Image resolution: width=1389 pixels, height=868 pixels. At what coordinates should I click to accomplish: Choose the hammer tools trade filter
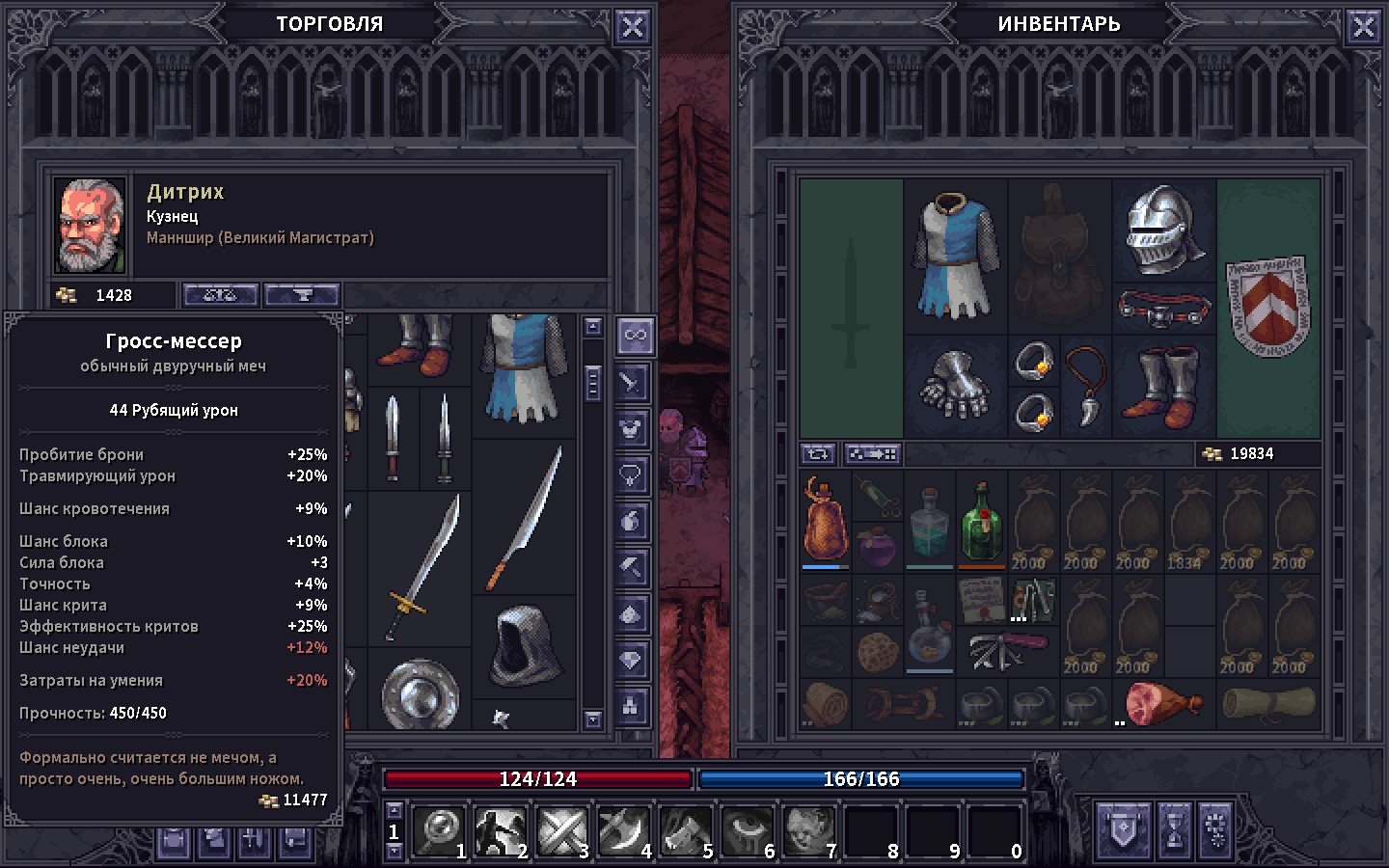click(x=632, y=567)
